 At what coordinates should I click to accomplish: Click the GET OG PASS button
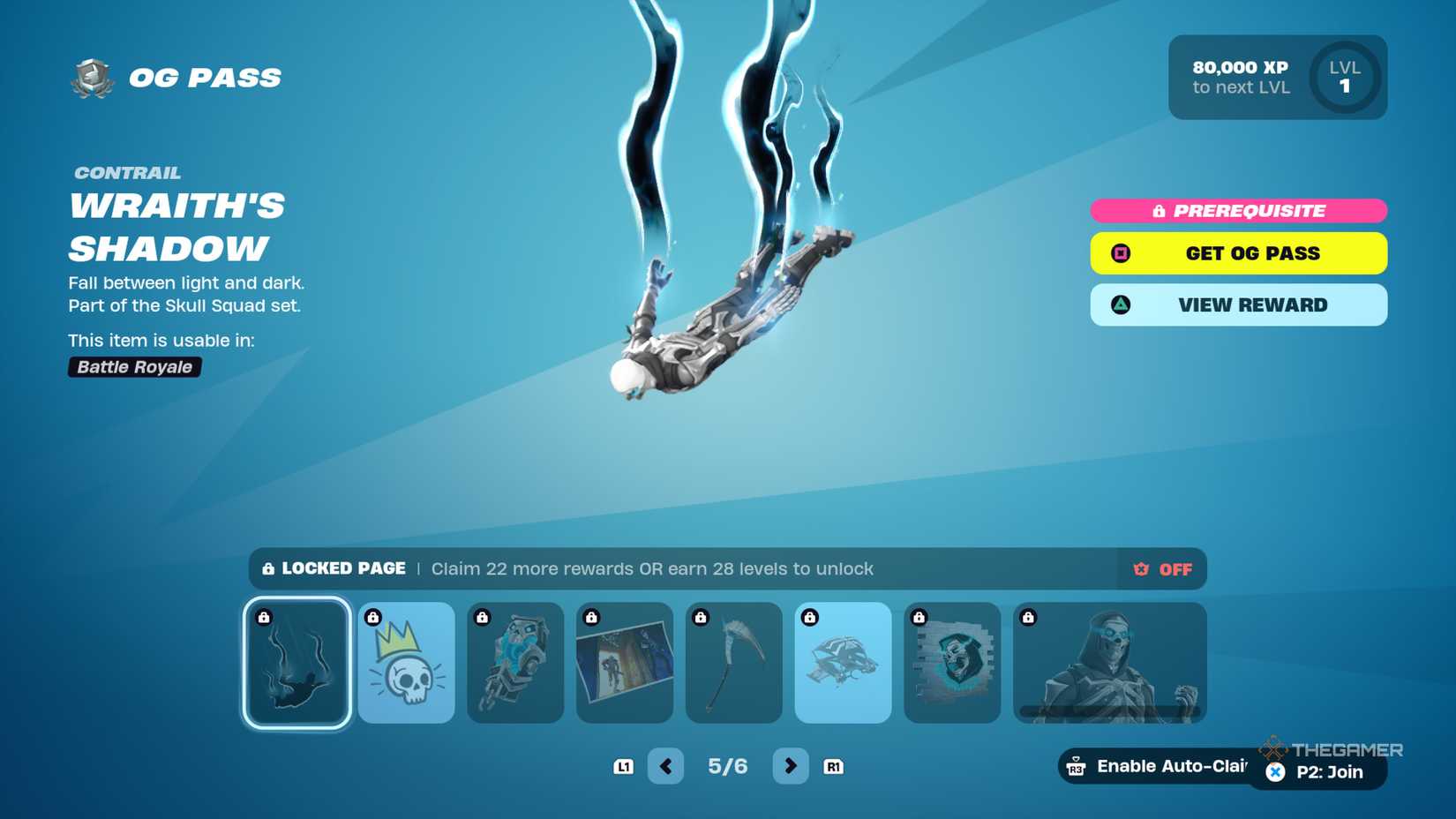tap(1238, 253)
